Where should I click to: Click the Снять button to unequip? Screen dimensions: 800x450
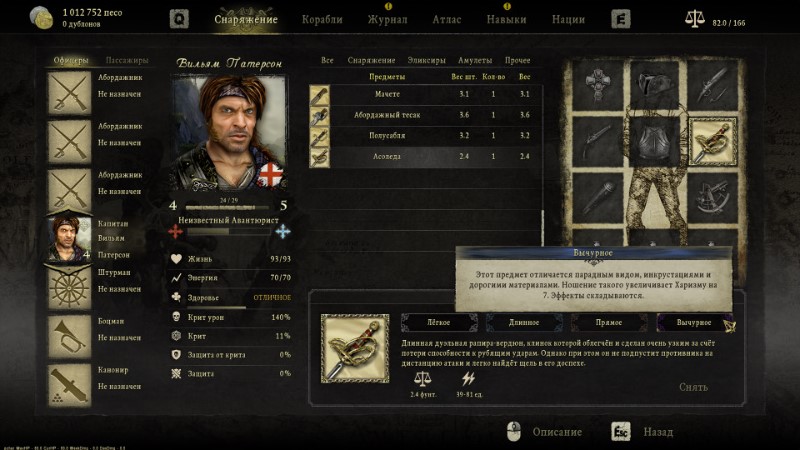tap(693, 387)
